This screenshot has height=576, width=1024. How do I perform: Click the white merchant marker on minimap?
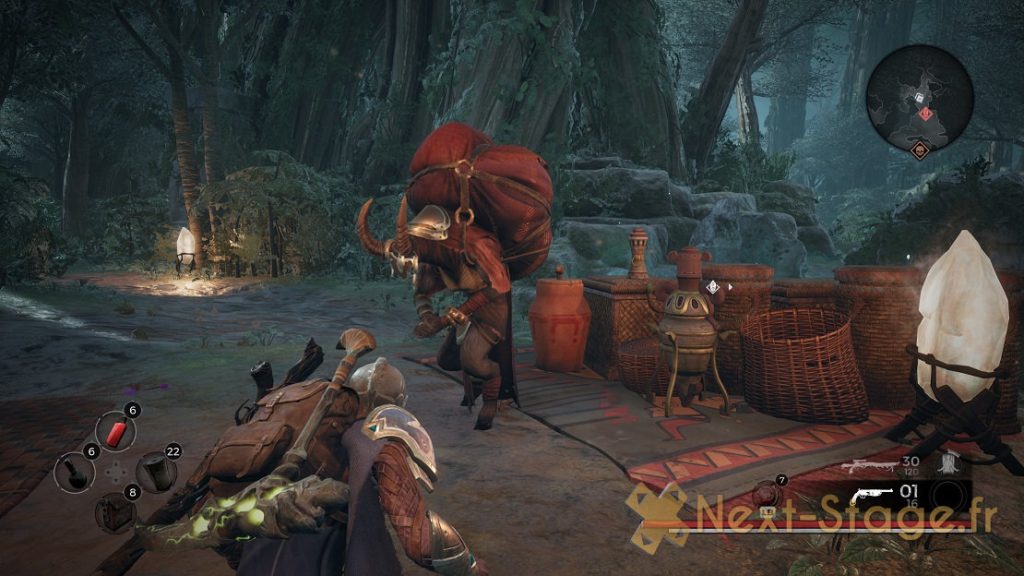[x=918, y=98]
